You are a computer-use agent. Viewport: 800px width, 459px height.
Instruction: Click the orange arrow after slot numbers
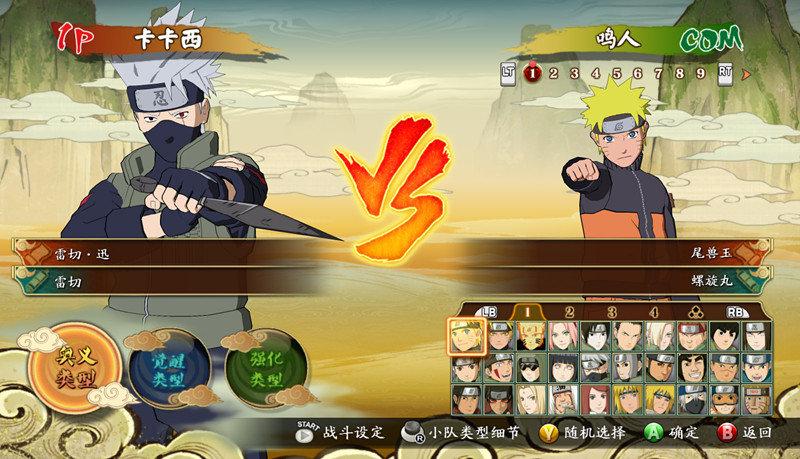tap(746, 72)
